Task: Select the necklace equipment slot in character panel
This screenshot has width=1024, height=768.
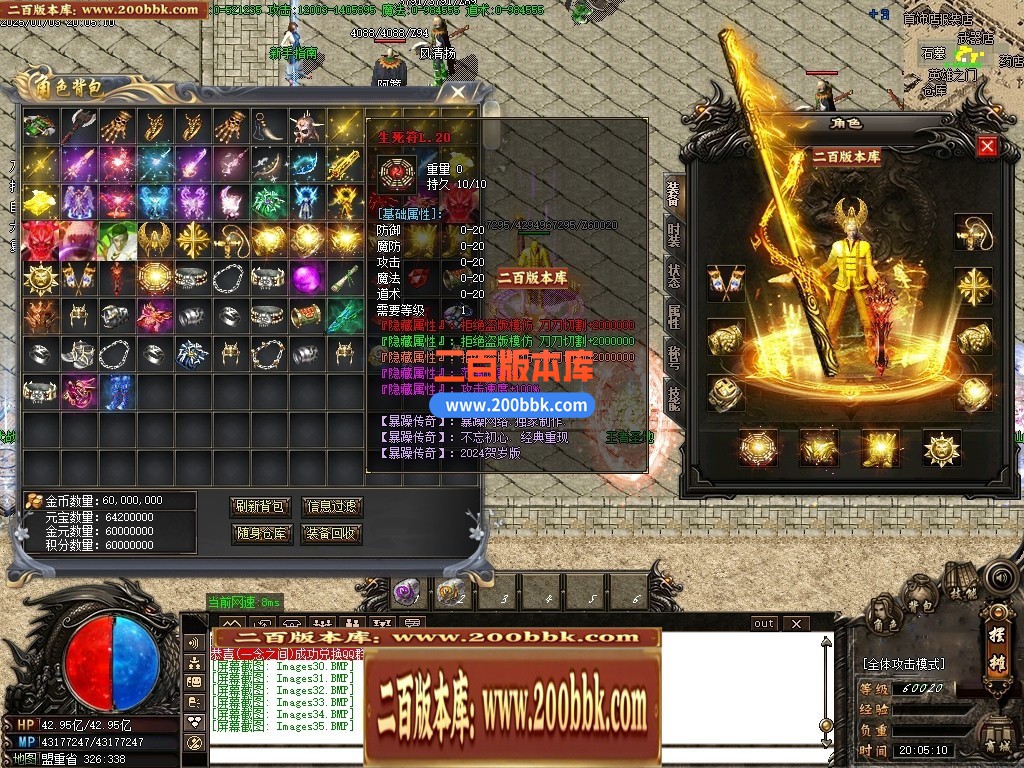Action: tap(972, 234)
